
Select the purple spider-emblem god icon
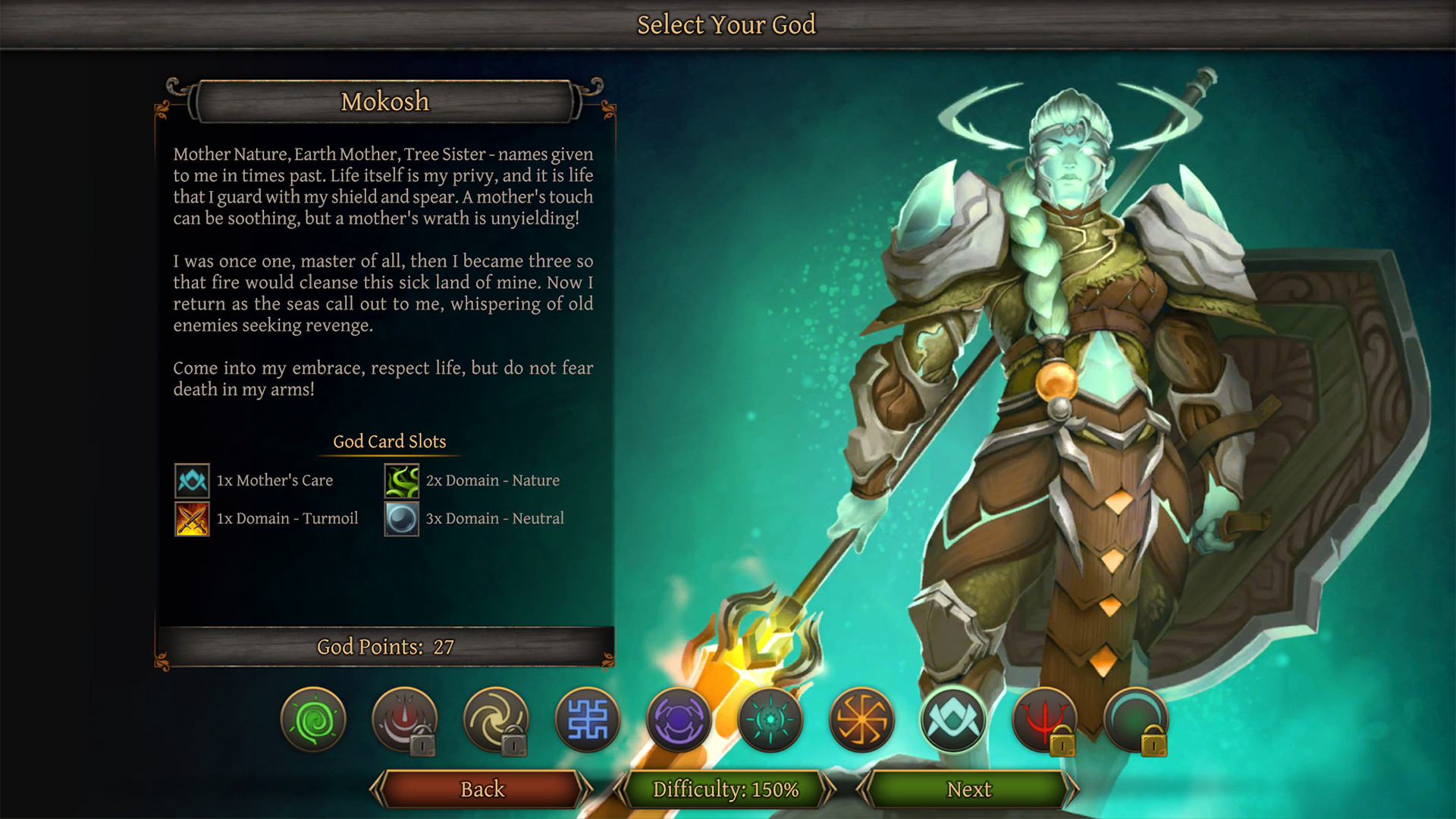coord(679,720)
